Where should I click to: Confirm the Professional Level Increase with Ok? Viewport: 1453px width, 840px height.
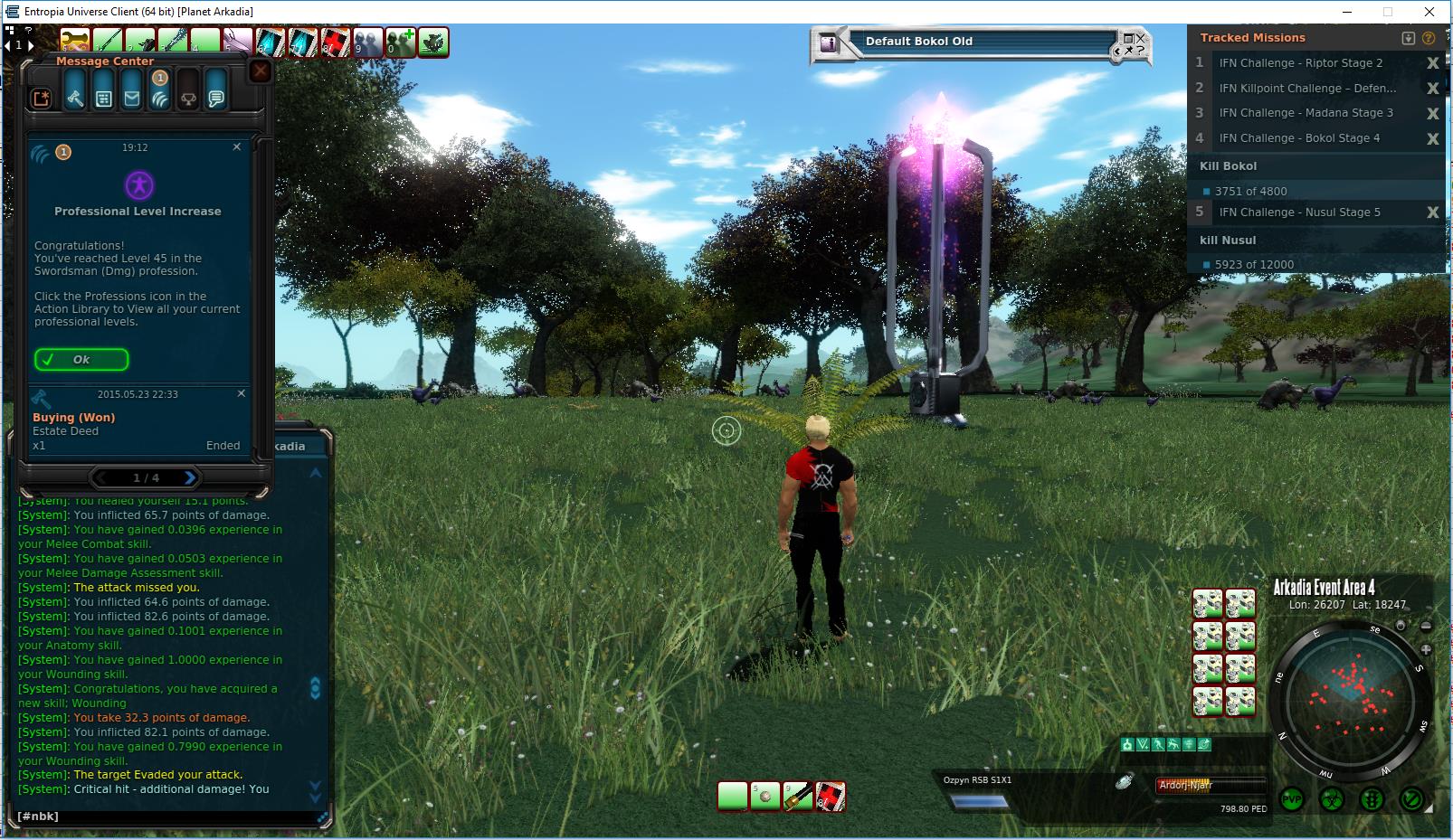(x=81, y=360)
